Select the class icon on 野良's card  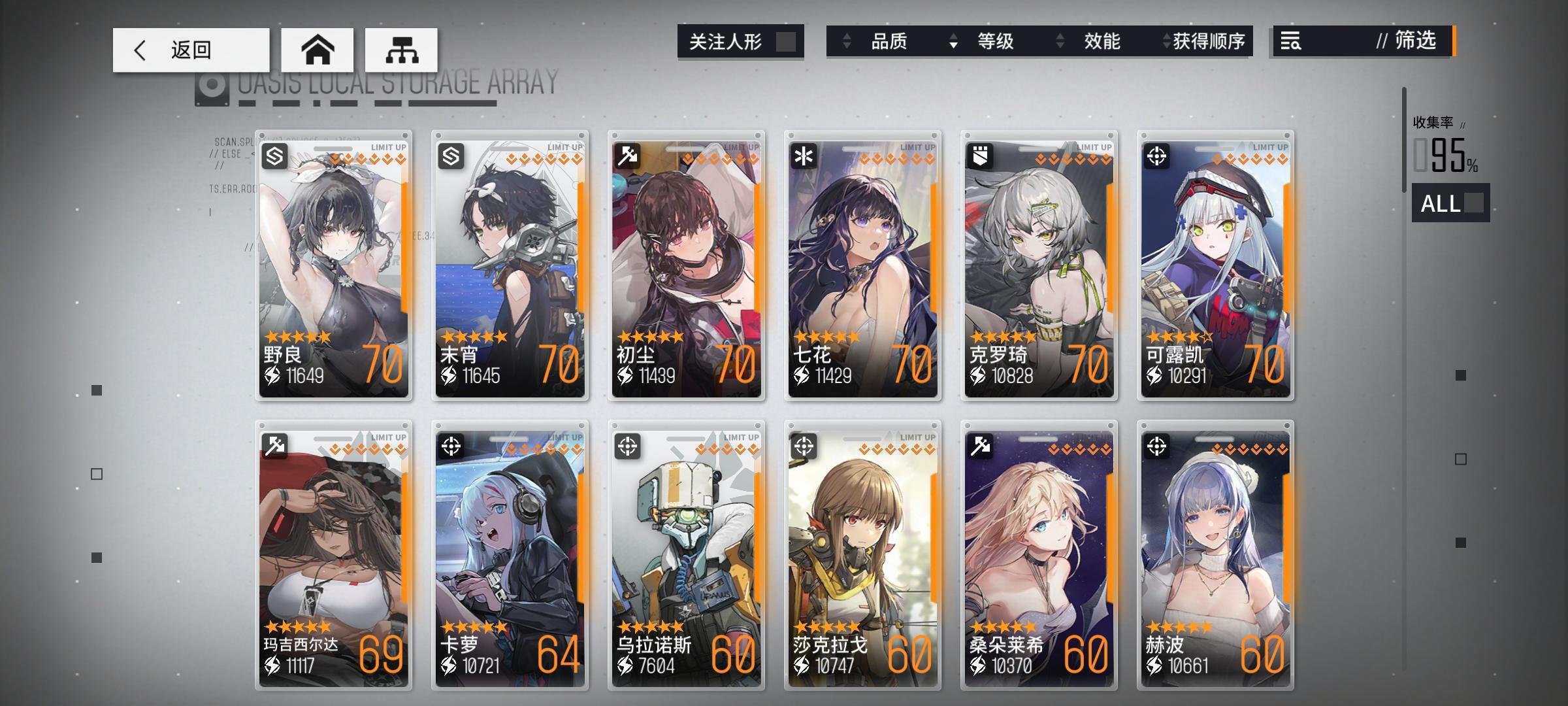pyautogui.click(x=274, y=156)
